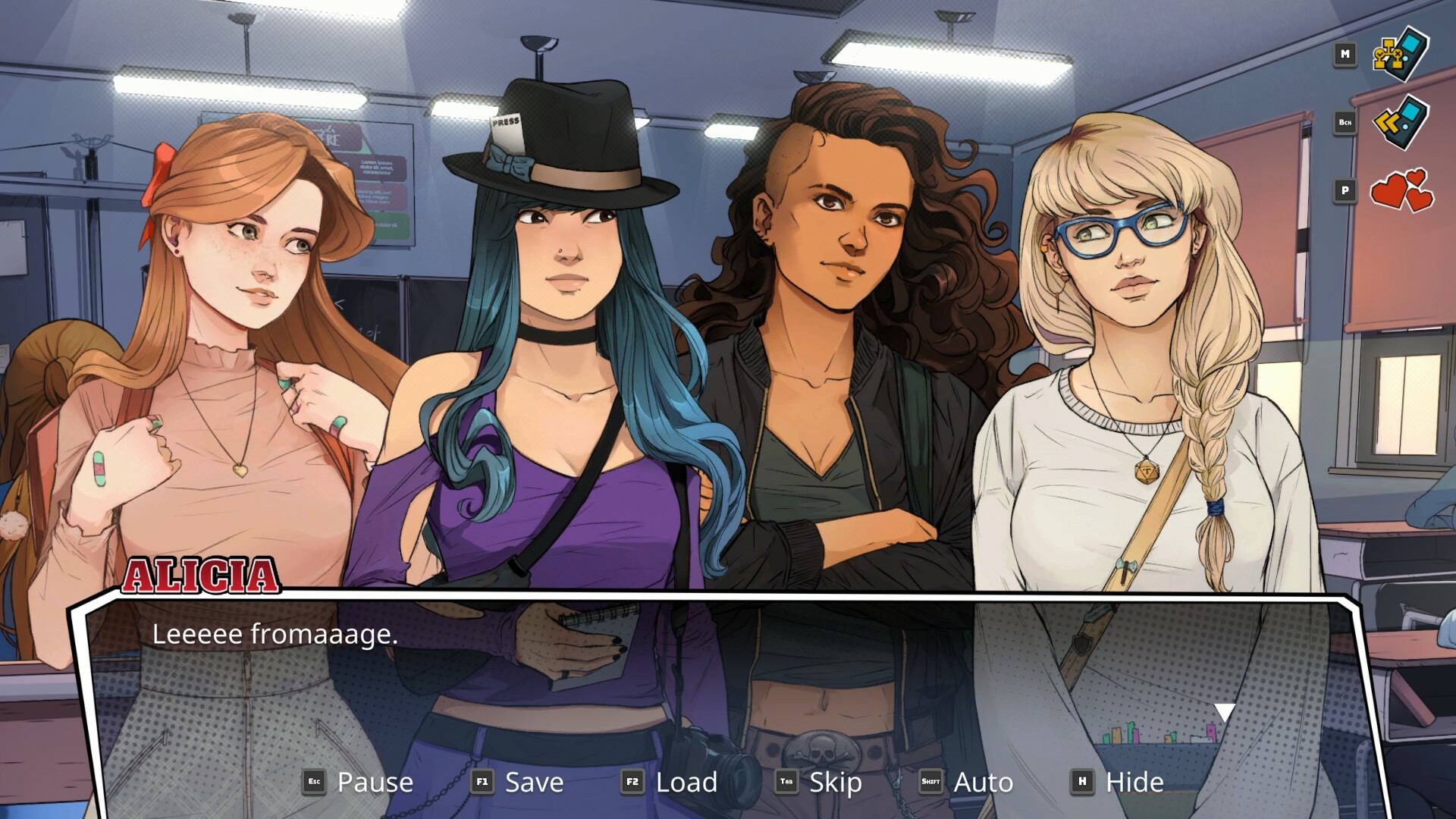Enable Auto-read mode

pyautogui.click(x=984, y=782)
